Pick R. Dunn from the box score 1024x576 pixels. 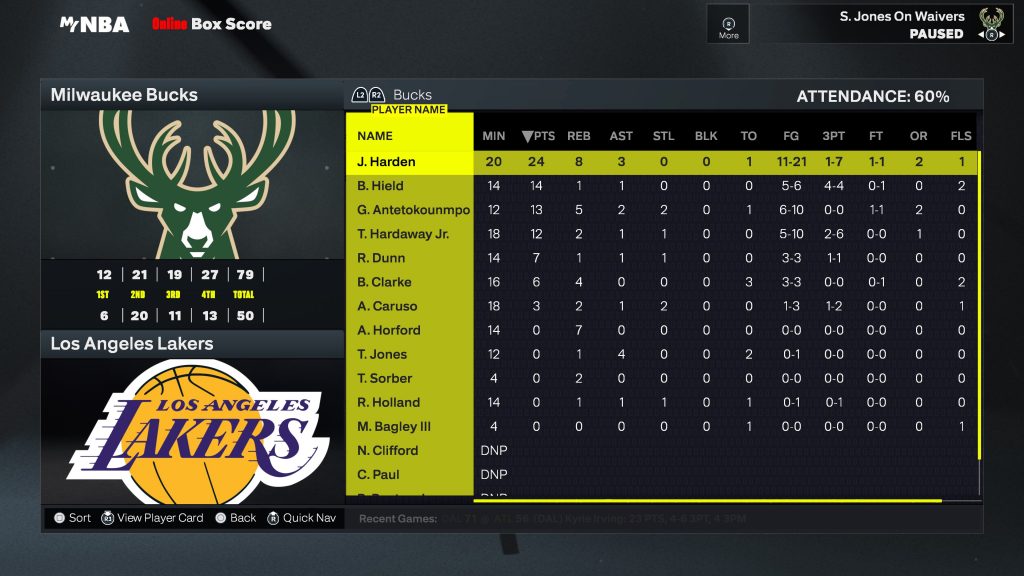click(380, 258)
